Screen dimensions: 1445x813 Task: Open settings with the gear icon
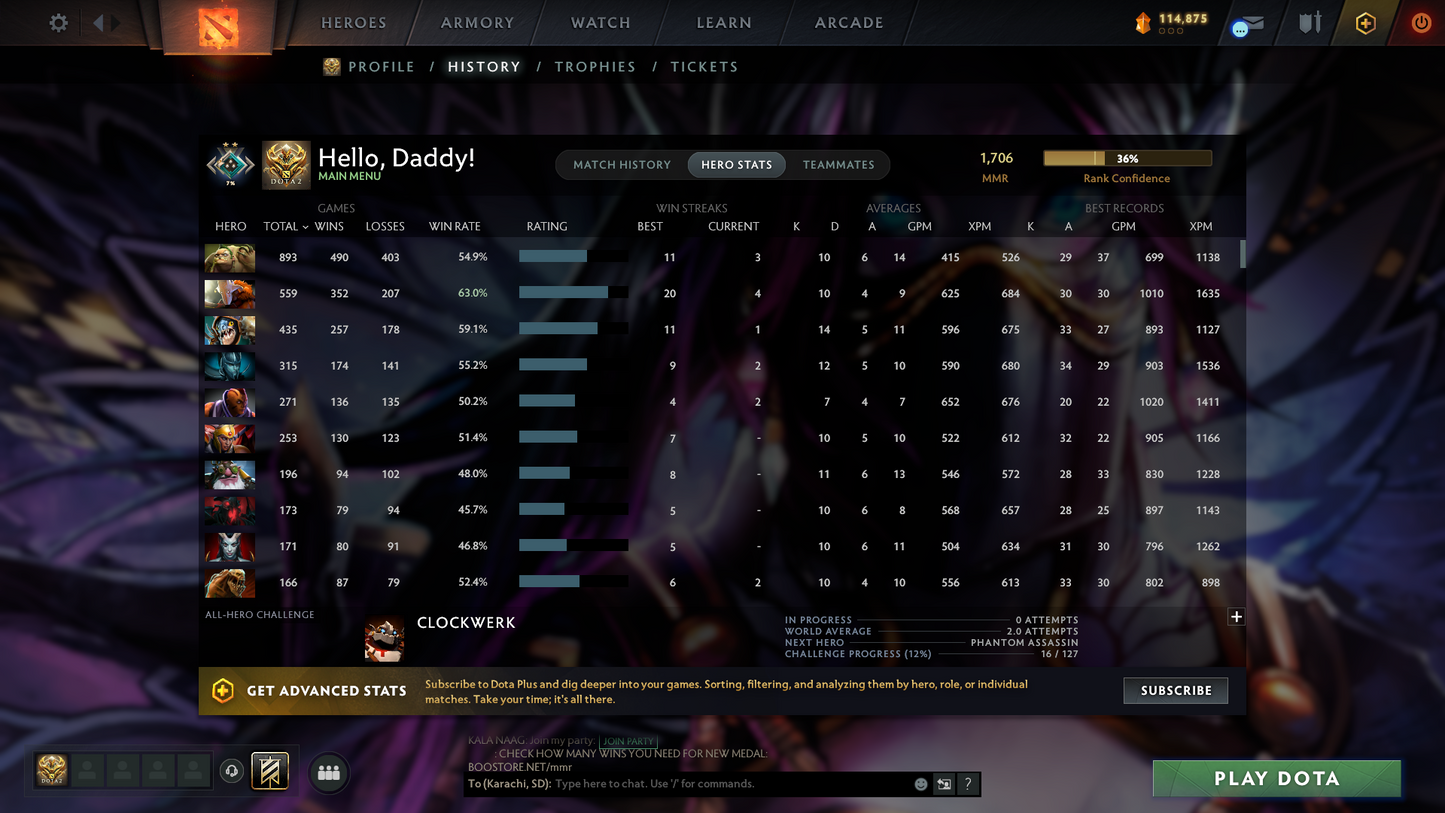[58, 22]
